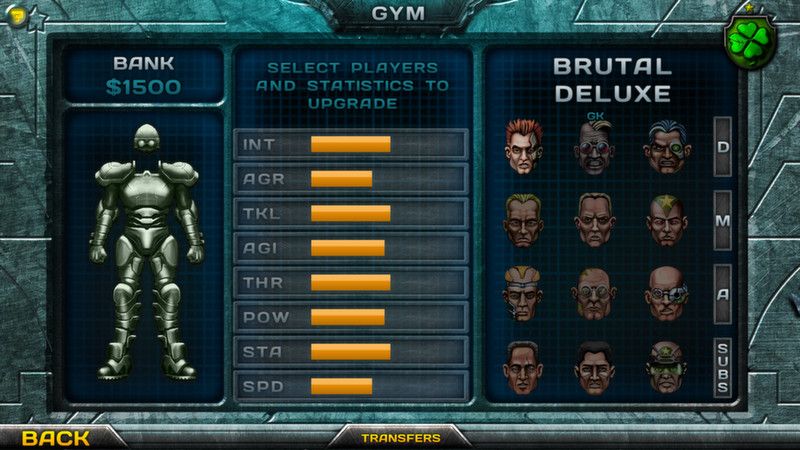
Task: Open the Transfers screen
Action: 400,438
